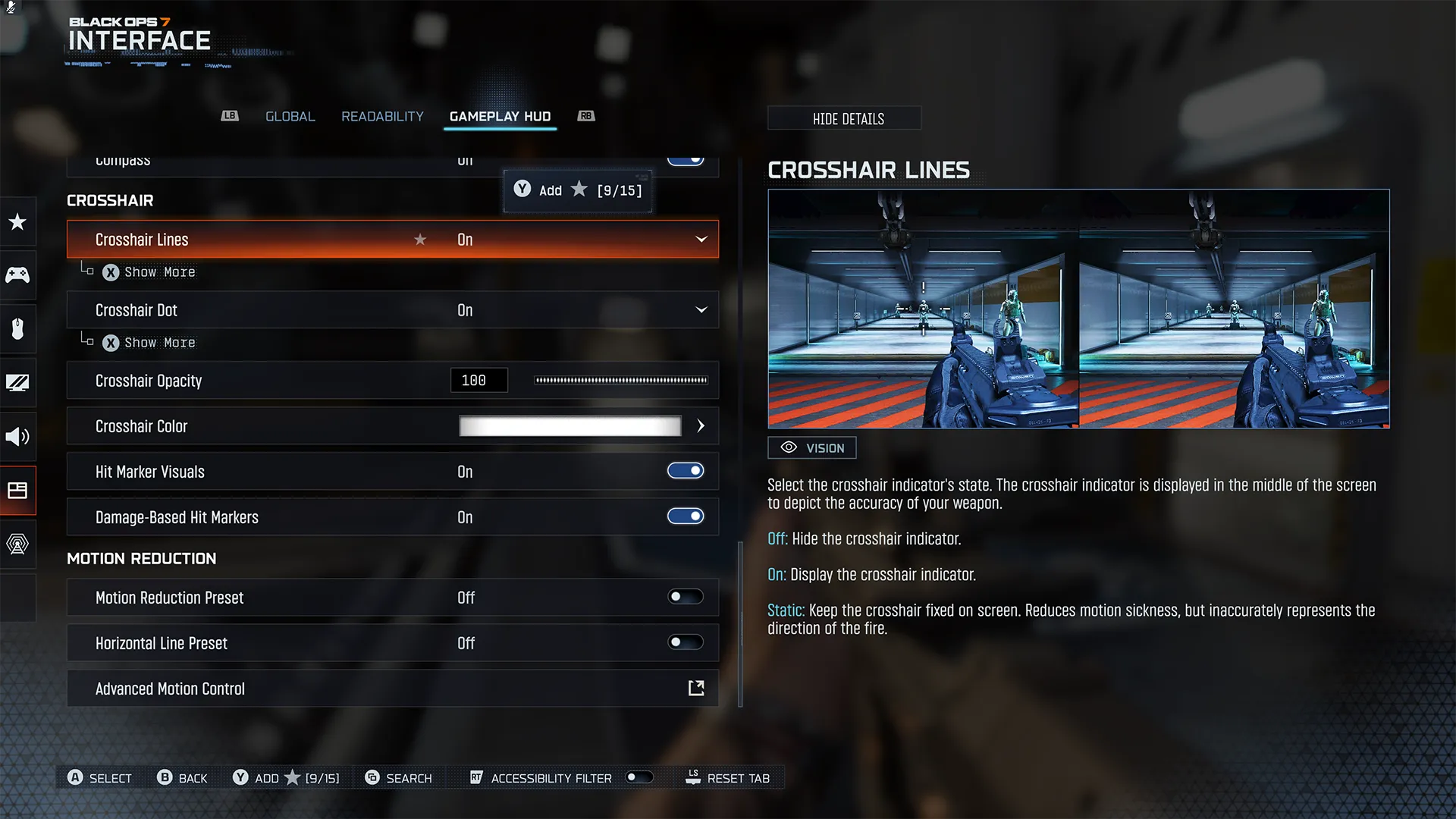The image size is (1456, 819).
Task: Open the Crosshair Lines dropdown
Action: click(701, 240)
